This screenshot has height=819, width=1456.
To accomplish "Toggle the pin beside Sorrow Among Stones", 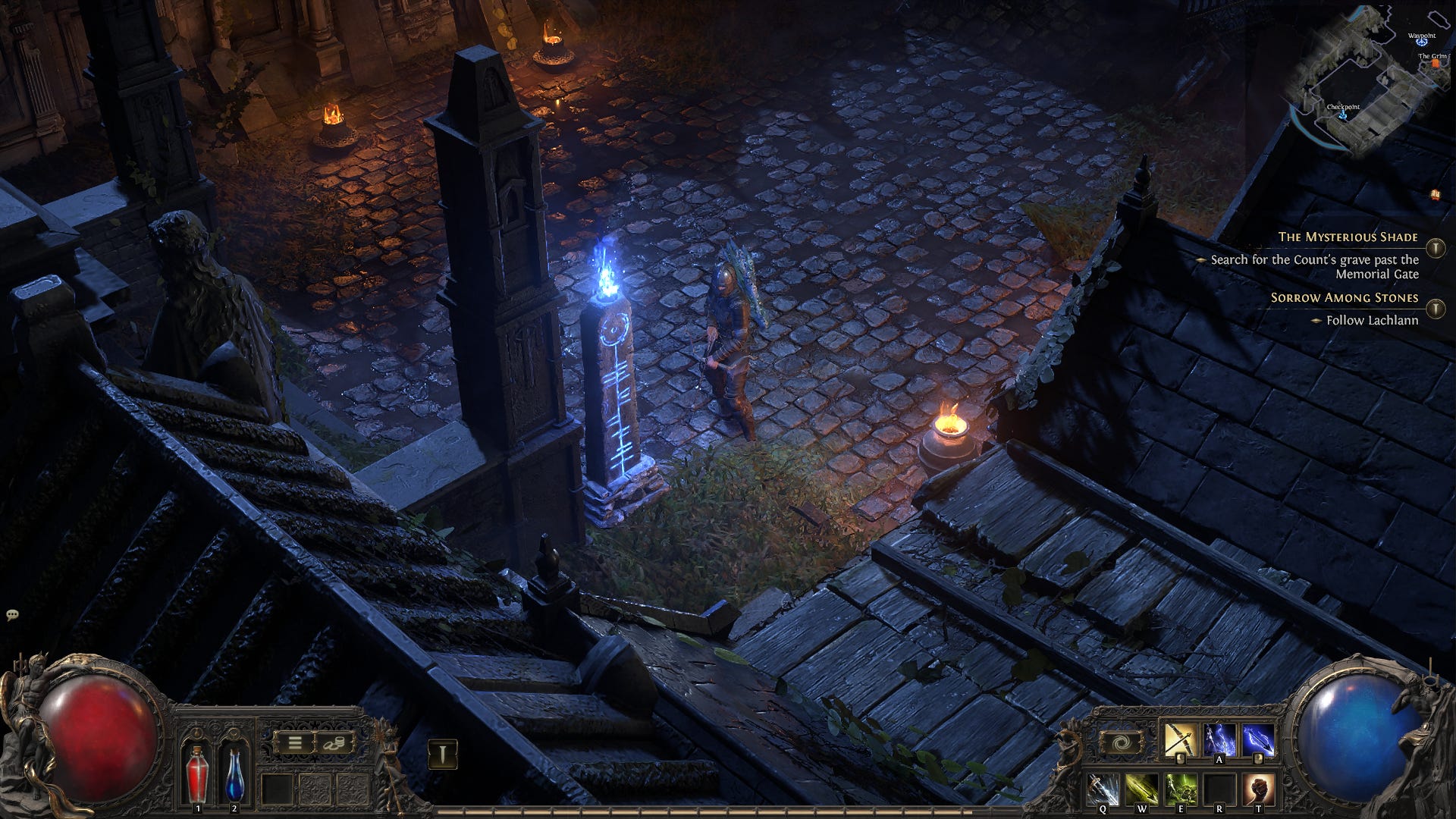I will click(x=1435, y=309).
